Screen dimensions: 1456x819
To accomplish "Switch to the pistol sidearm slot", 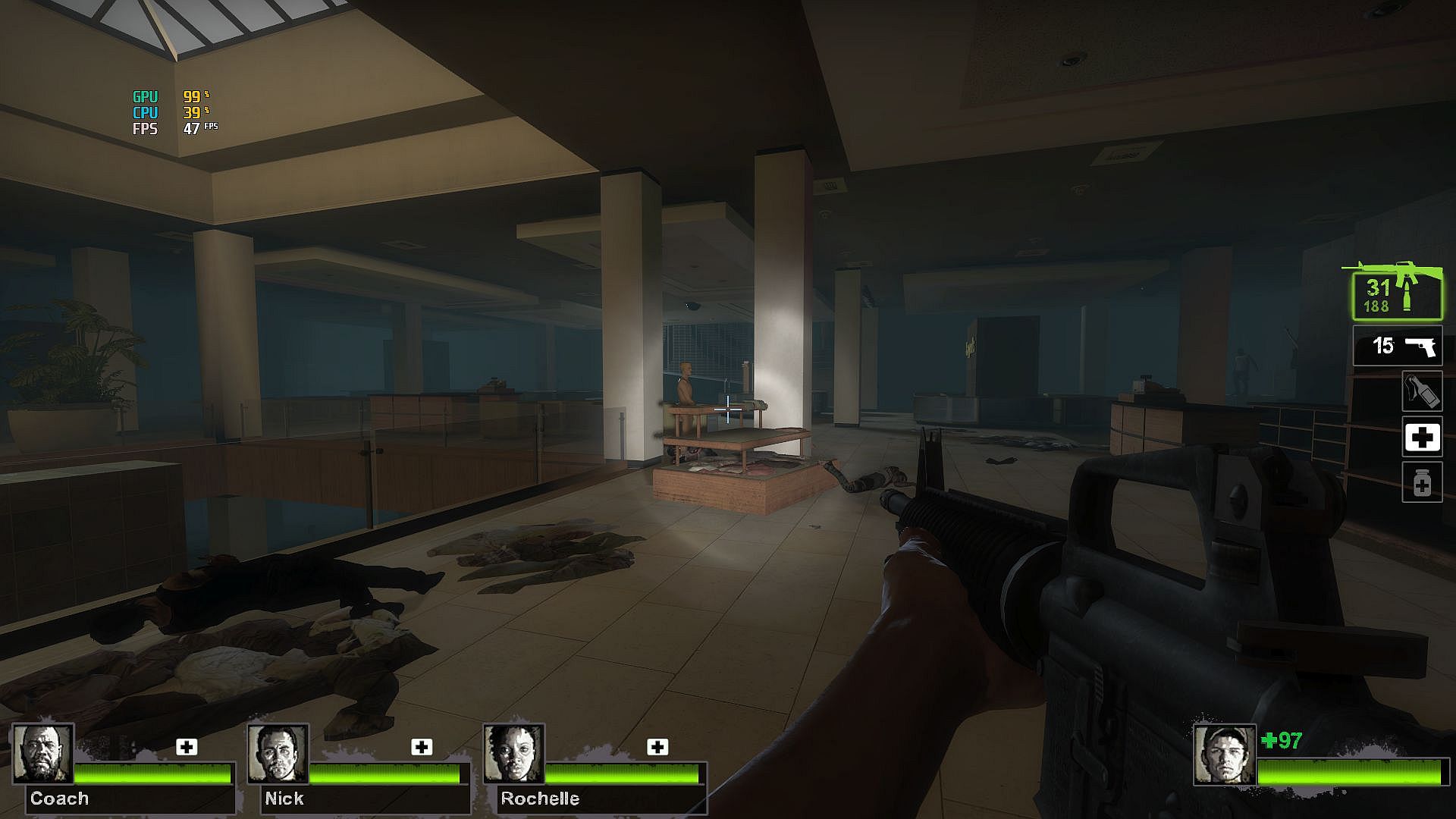I will click(x=1398, y=346).
